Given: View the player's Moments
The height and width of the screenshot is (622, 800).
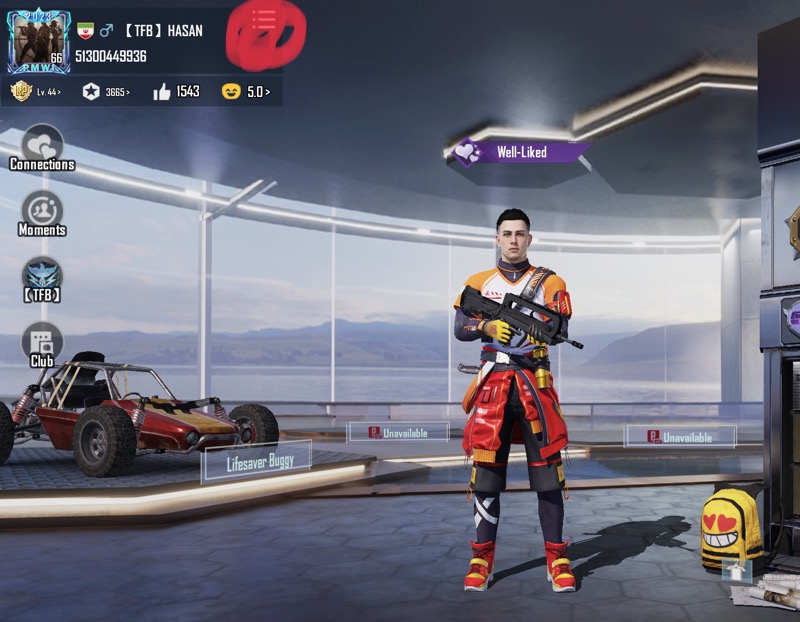Looking at the screenshot, I should tap(42, 212).
